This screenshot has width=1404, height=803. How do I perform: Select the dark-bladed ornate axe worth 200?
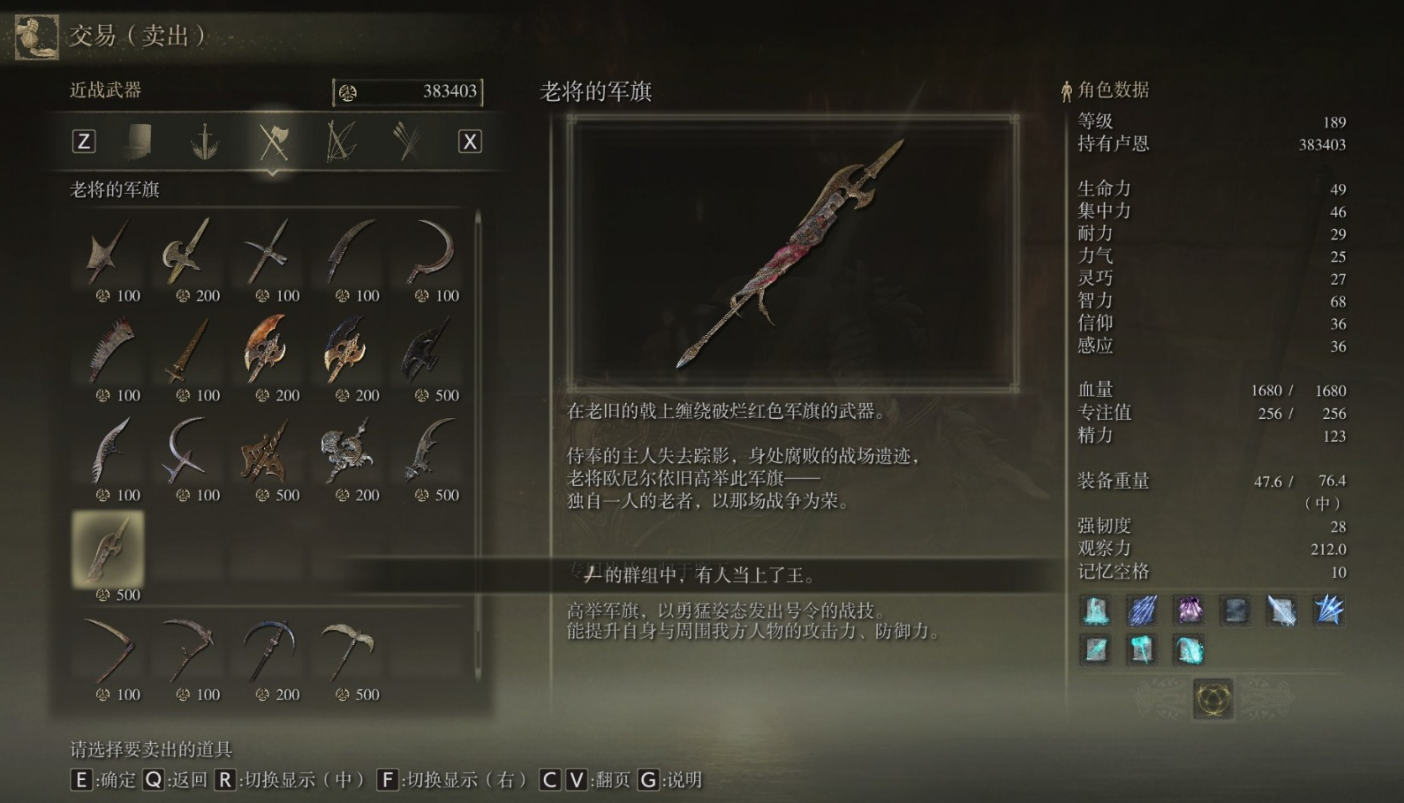(x=347, y=350)
